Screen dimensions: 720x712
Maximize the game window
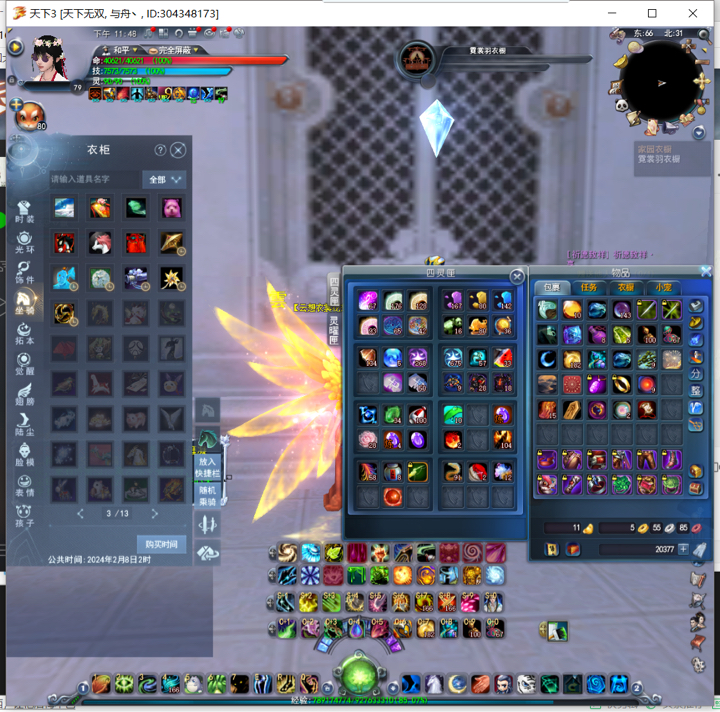(x=652, y=13)
